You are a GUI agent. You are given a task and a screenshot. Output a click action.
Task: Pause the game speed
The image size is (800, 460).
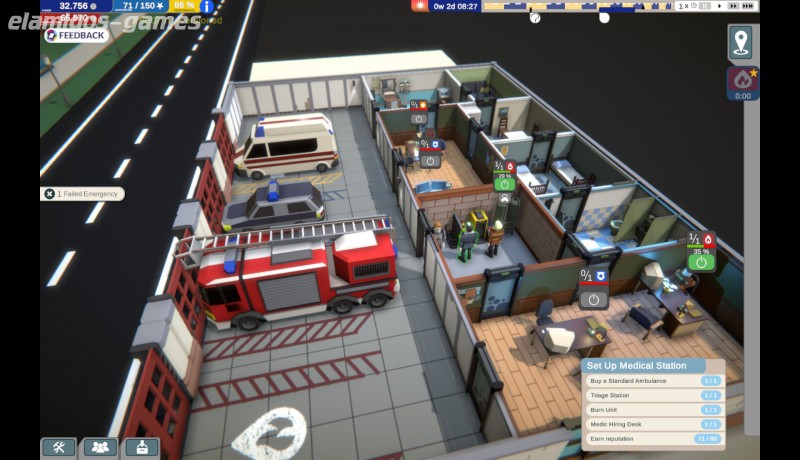[x=706, y=6]
